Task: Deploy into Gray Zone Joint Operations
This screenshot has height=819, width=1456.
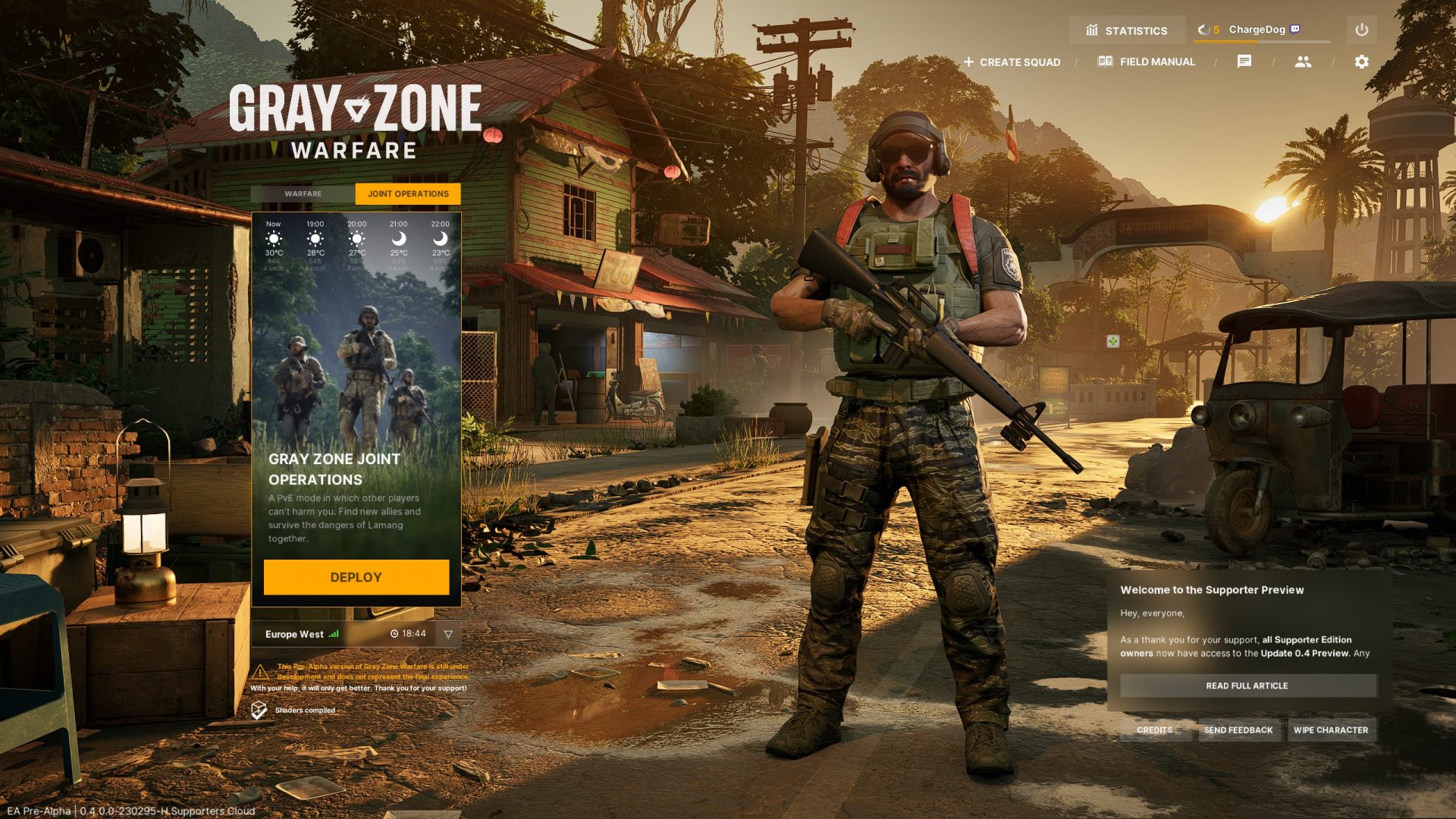Action: click(x=356, y=577)
